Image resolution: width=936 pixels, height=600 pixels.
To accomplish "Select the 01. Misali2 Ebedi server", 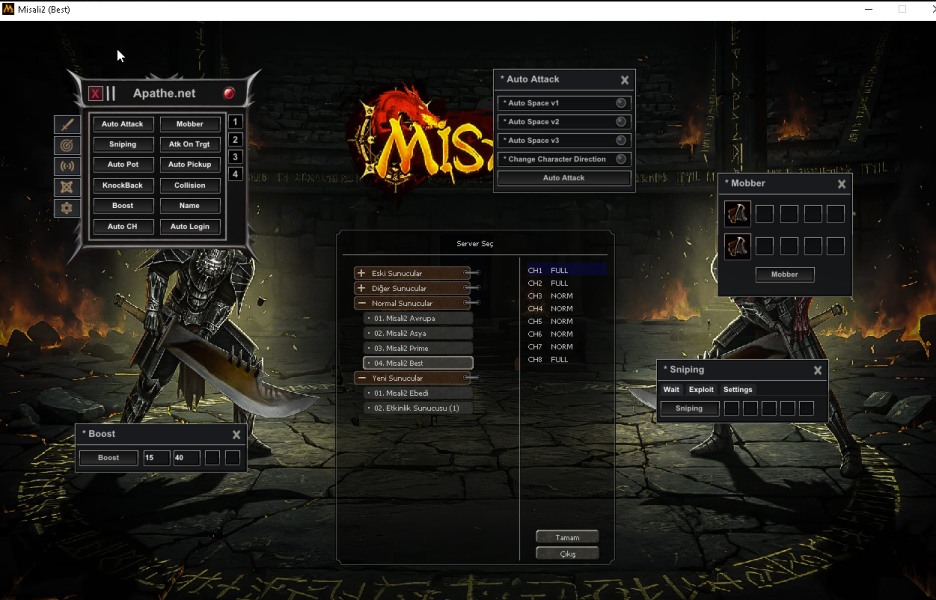I will (x=418, y=393).
